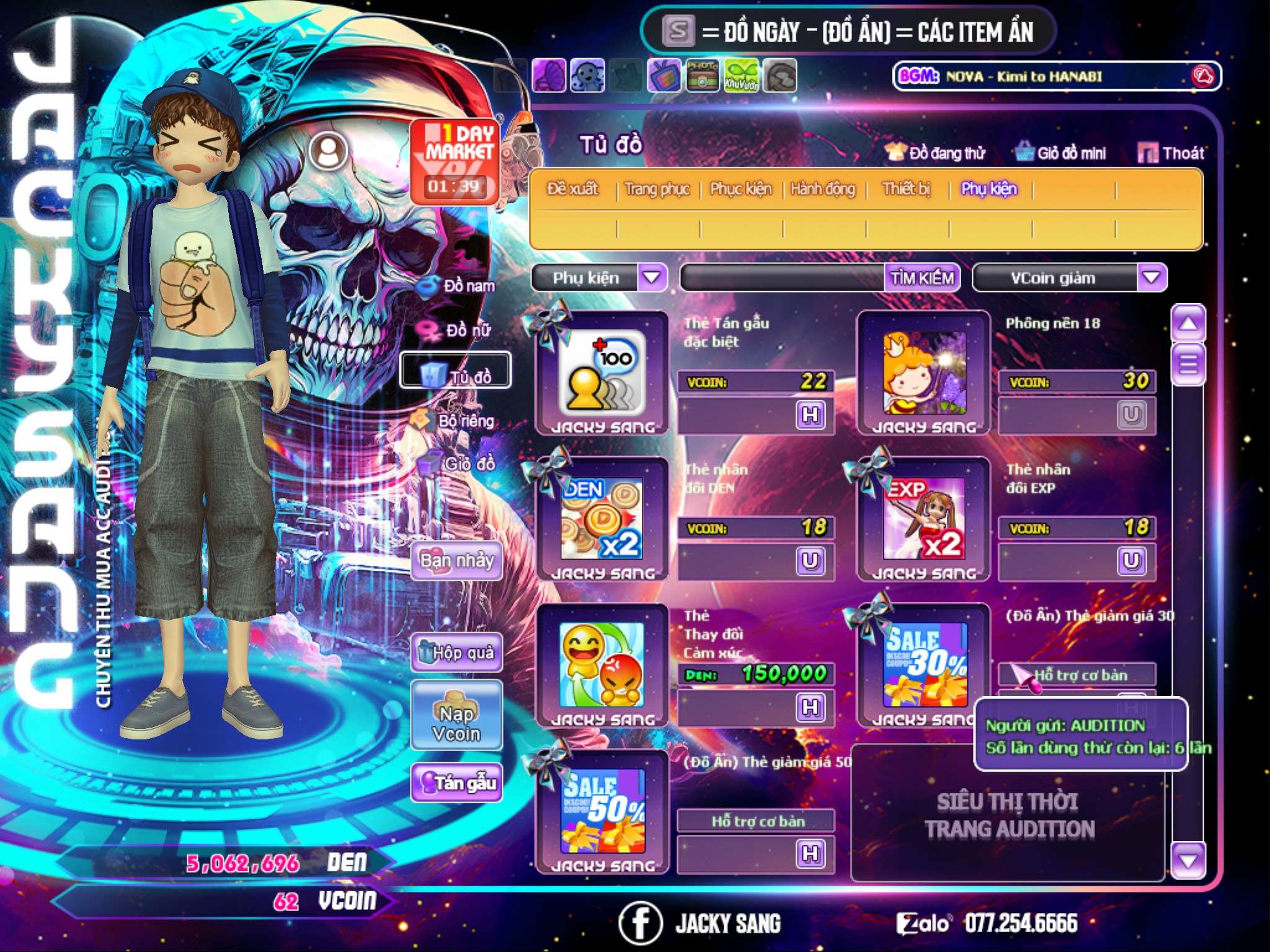Focus the item search text field
This screenshot has width=1270, height=952.
tap(783, 278)
